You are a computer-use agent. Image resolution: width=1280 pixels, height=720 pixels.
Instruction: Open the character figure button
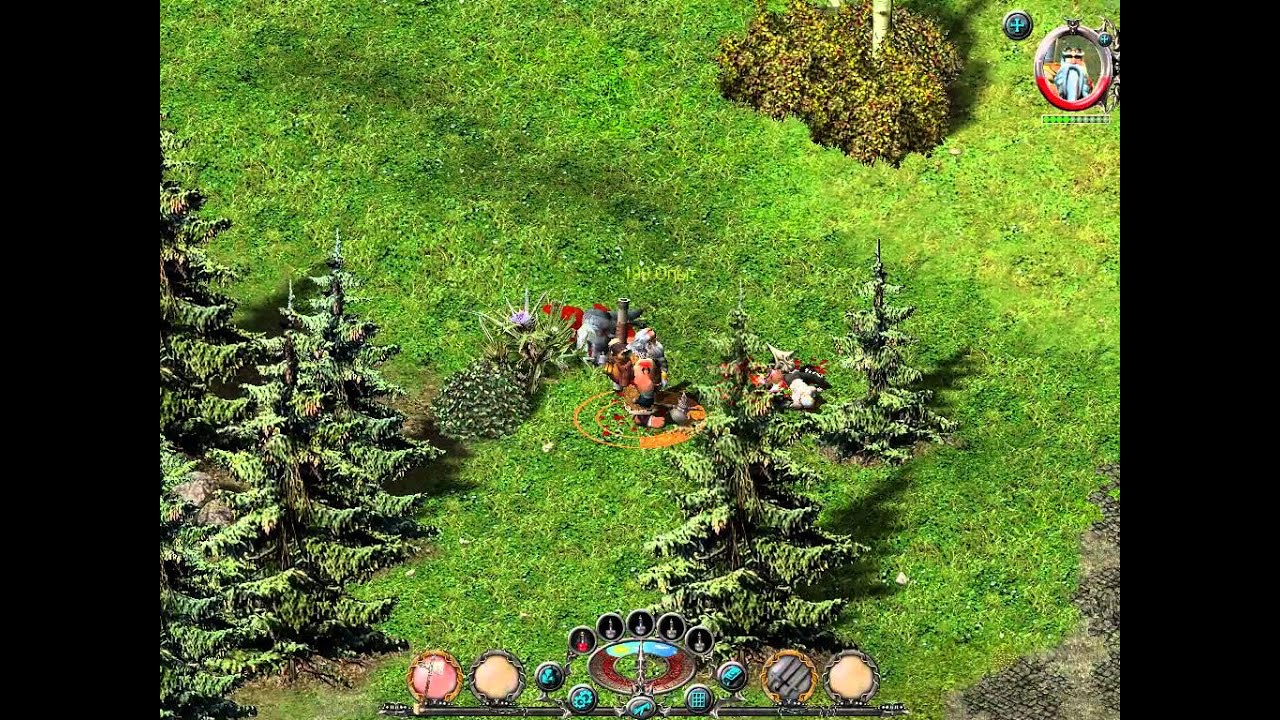click(x=548, y=676)
